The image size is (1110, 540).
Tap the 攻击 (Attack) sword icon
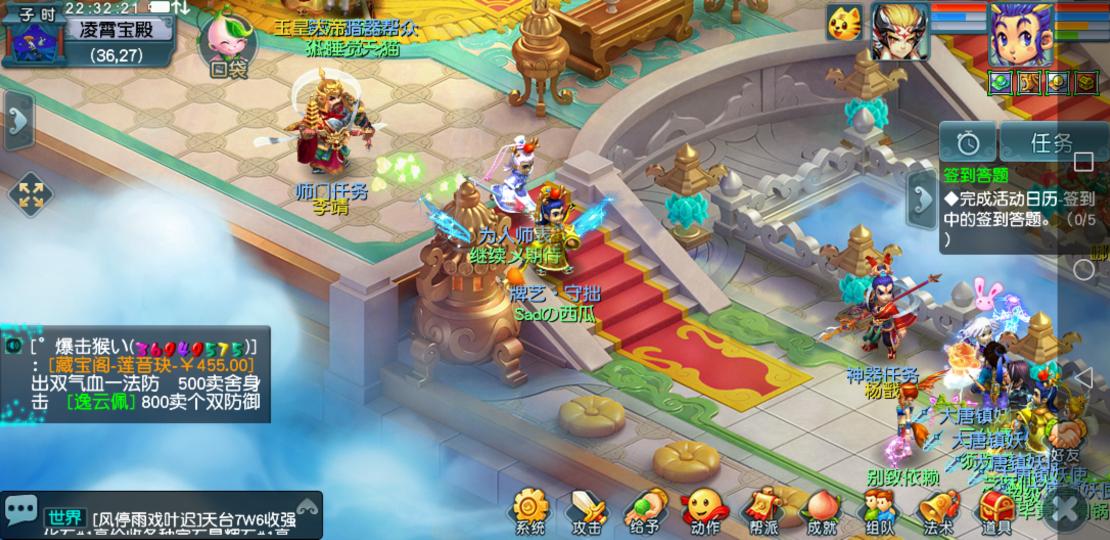pyautogui.click(x=586, y=509)
